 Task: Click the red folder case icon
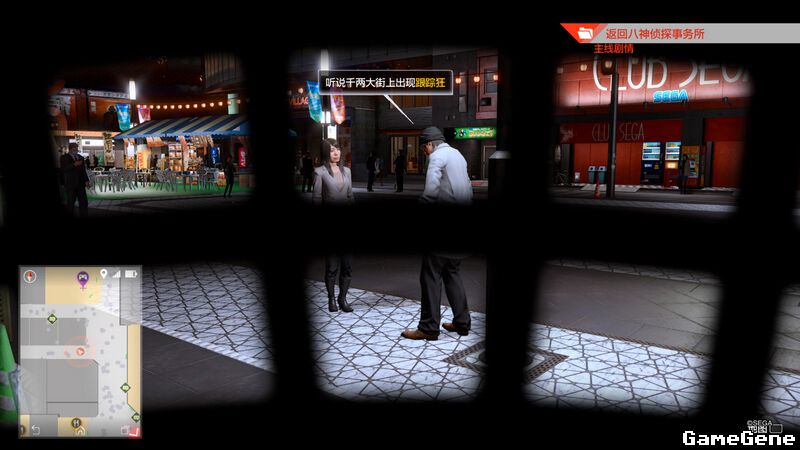pyautogui.click(x=584, y=34)
